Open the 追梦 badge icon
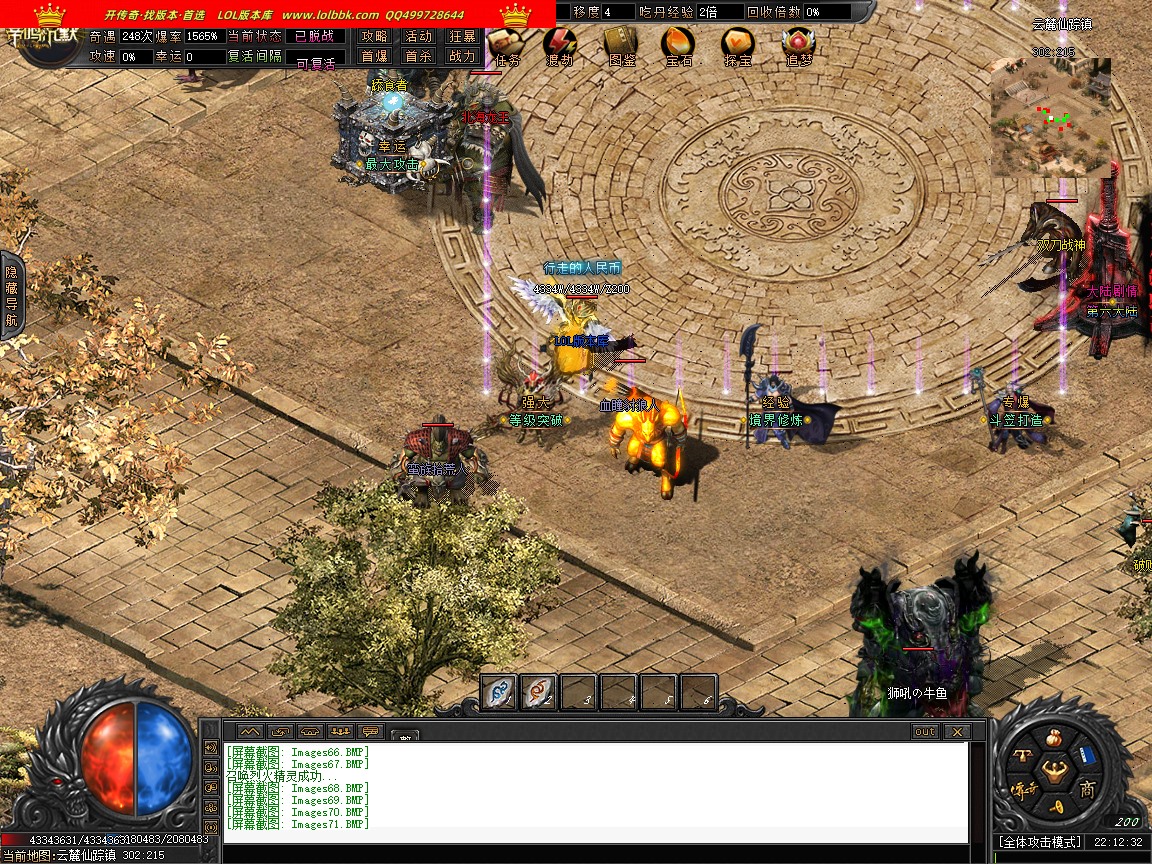The width and height of the screenshot is (1152, 864). 798,44
